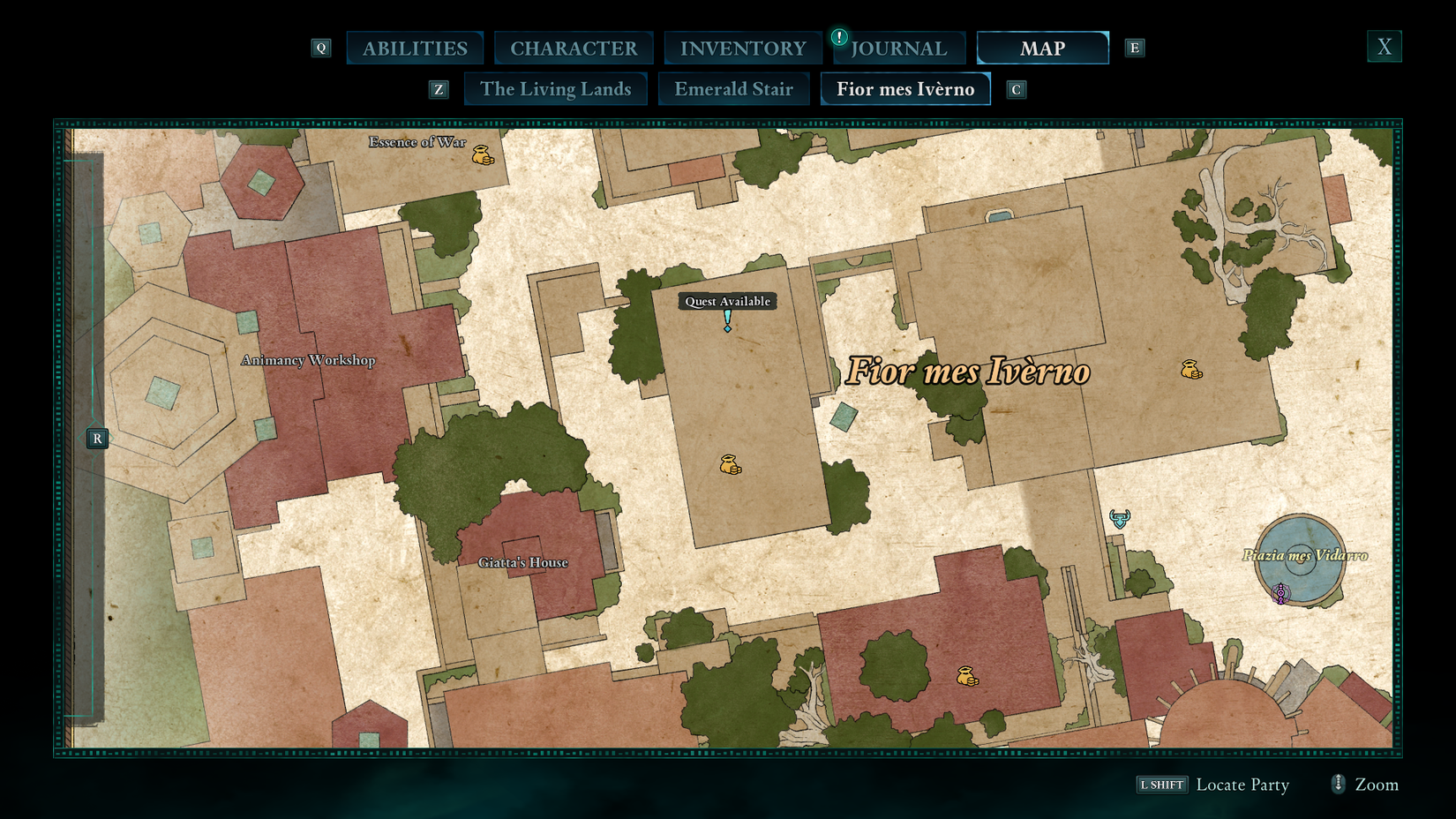Select the loot icon east of Fior mes Ivèrno label
1456x819 pixels.
click(x=1190, y=371)
